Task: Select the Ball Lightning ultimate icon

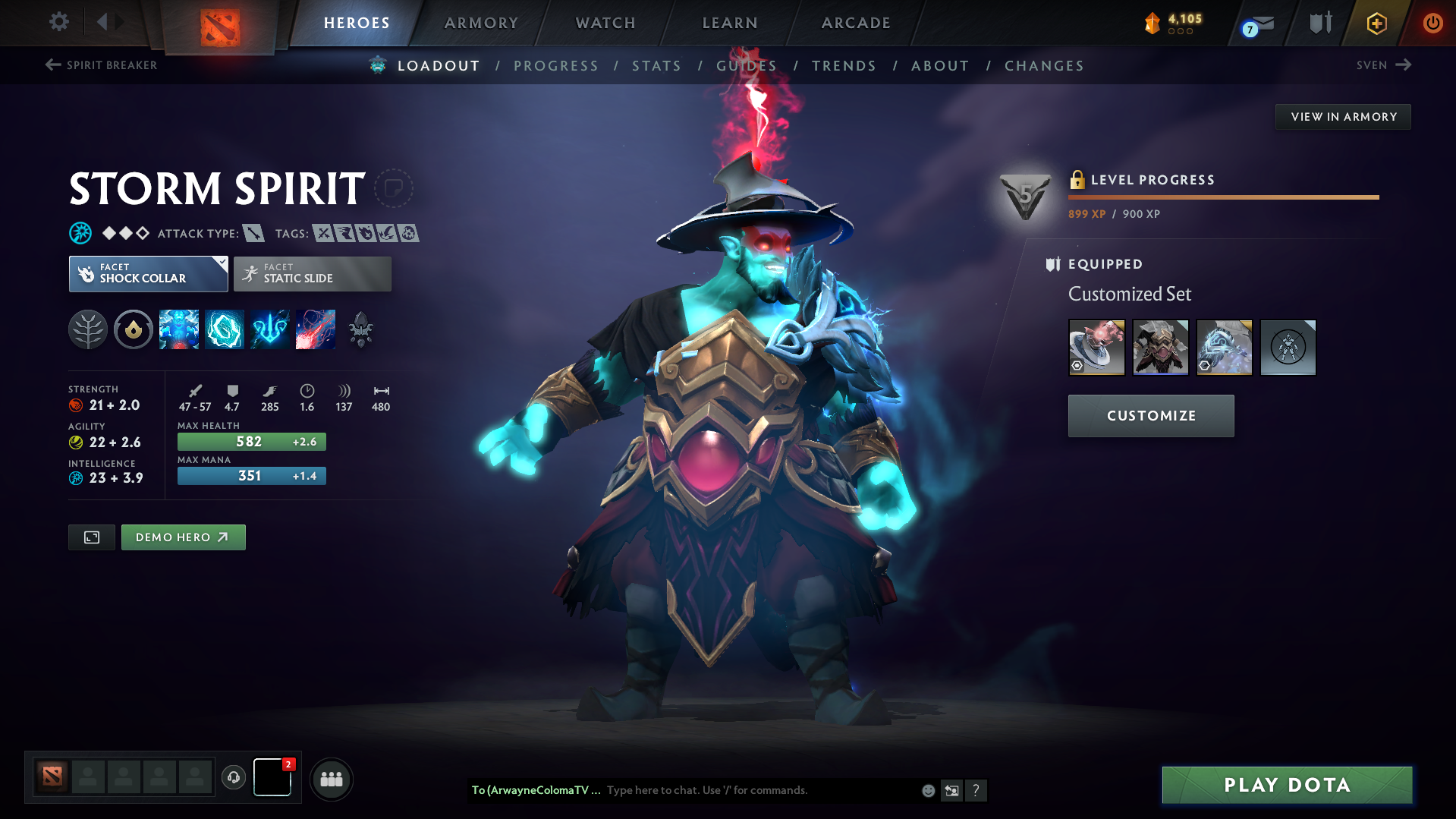Action: tap(316, 329)
